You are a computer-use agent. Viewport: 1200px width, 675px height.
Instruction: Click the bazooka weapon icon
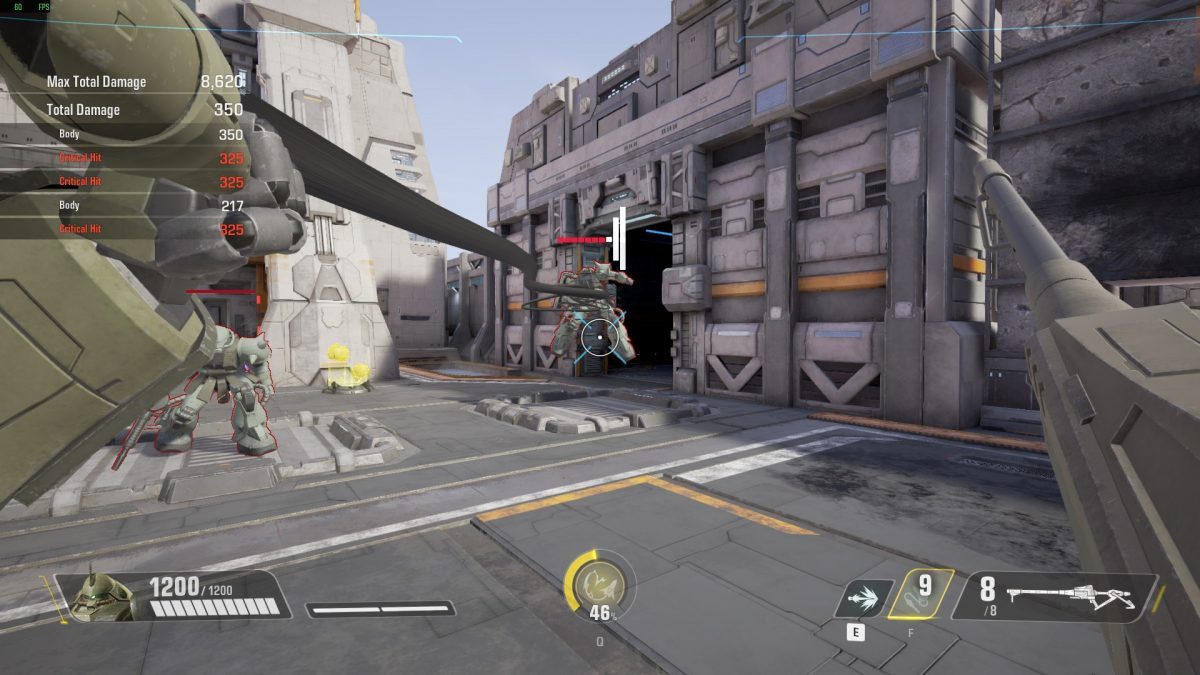(x=1070, y=596)
